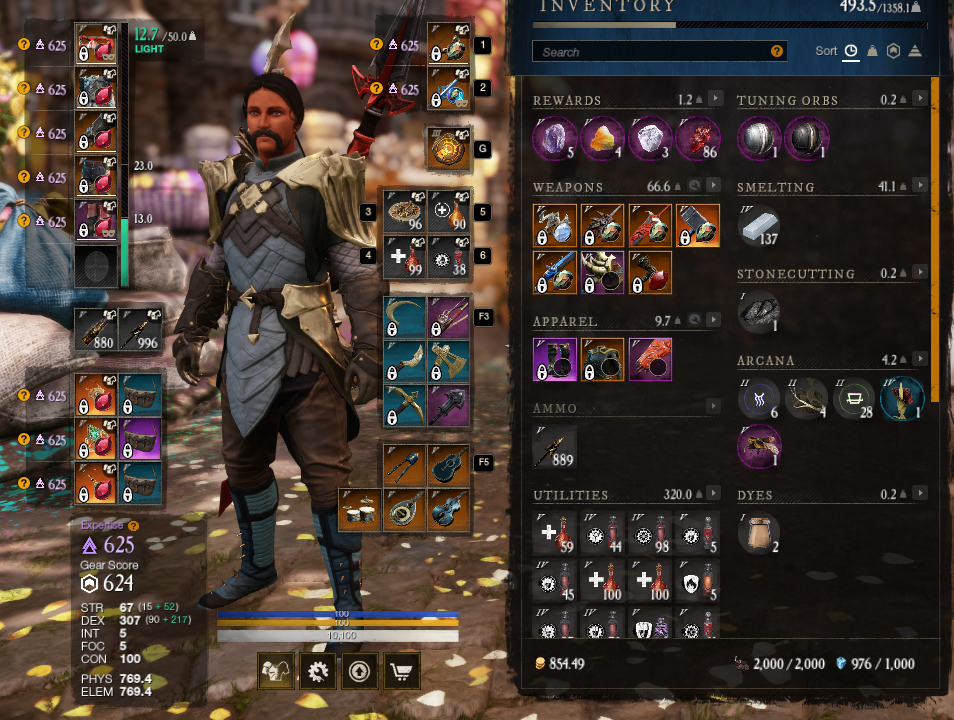Sort inventory by gear score hexagon icon
Screen dimensions: 954x720
(893, 51)
